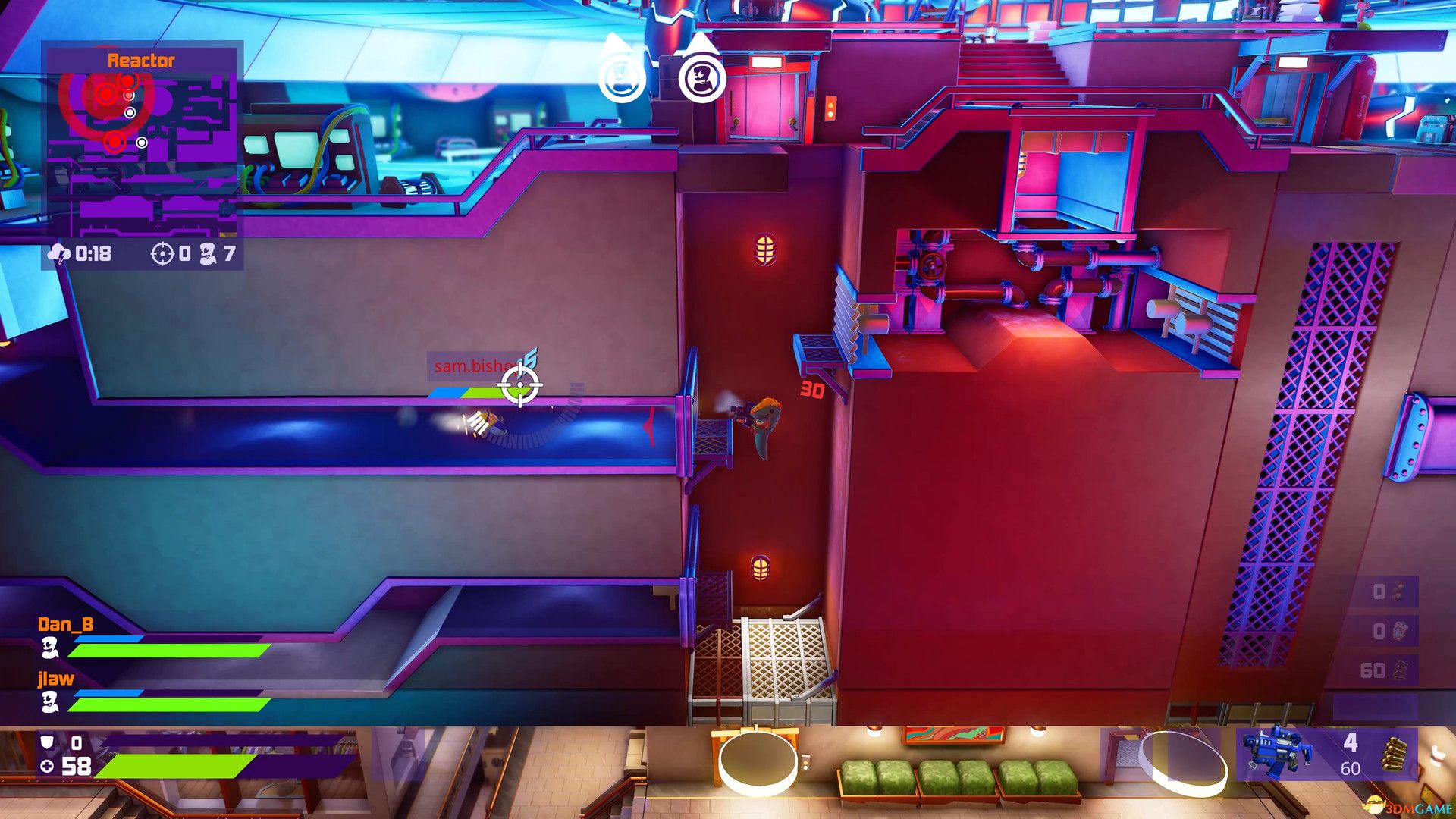Screen dimensions: 1456x819
Task: Select the health cross icon near 58
Action: coord(47,767)
